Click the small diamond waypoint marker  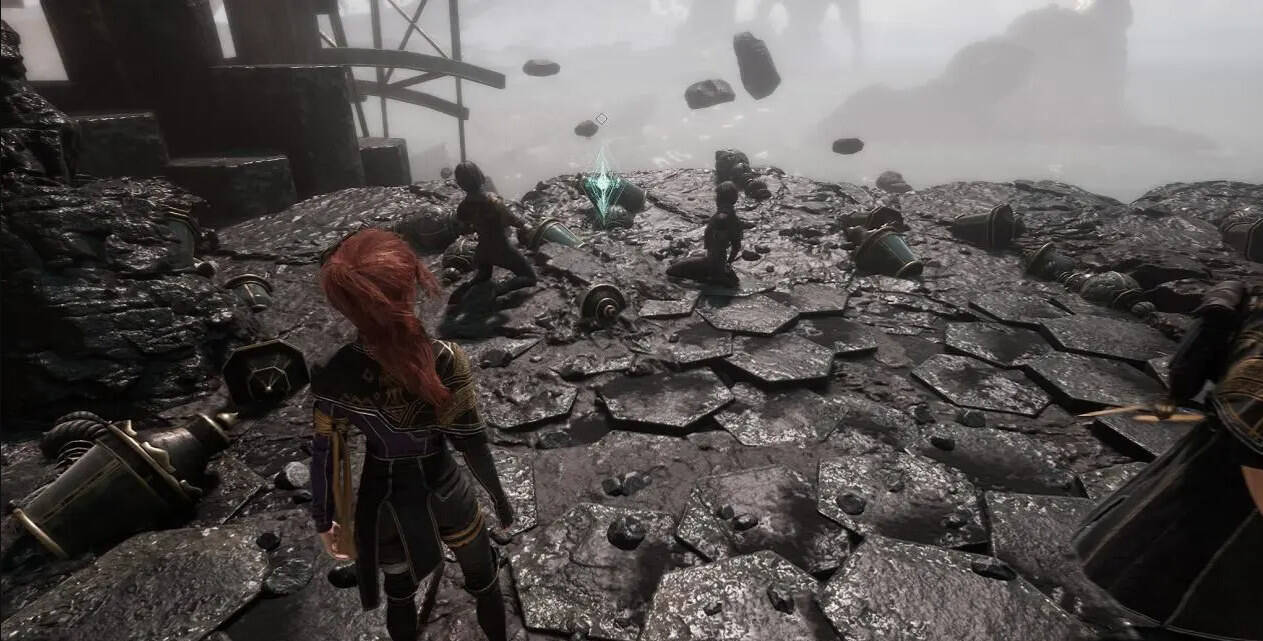pos(601,119)
